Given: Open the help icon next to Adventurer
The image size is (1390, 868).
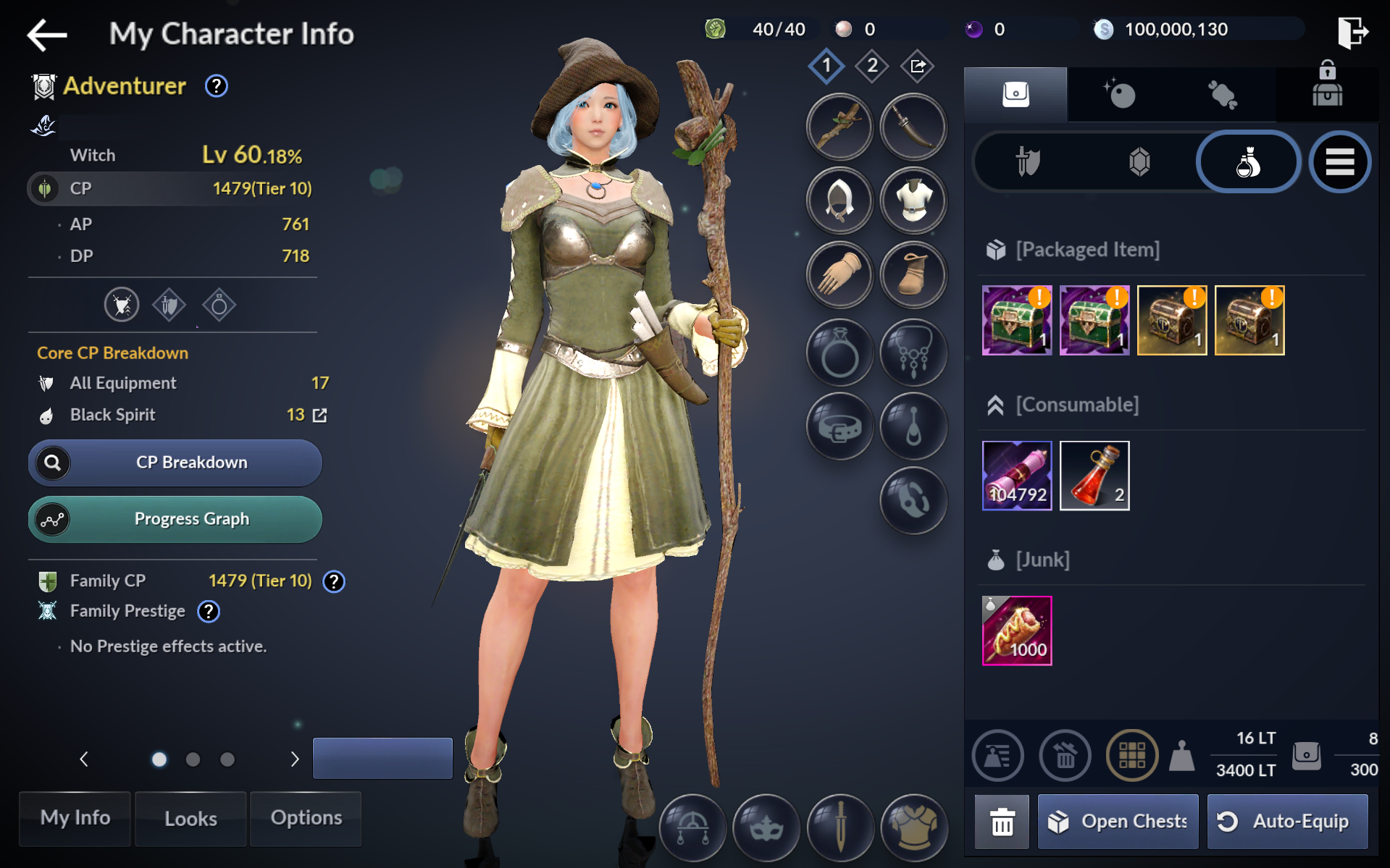Looking at the screenshot, I should [x=216, y=86].
